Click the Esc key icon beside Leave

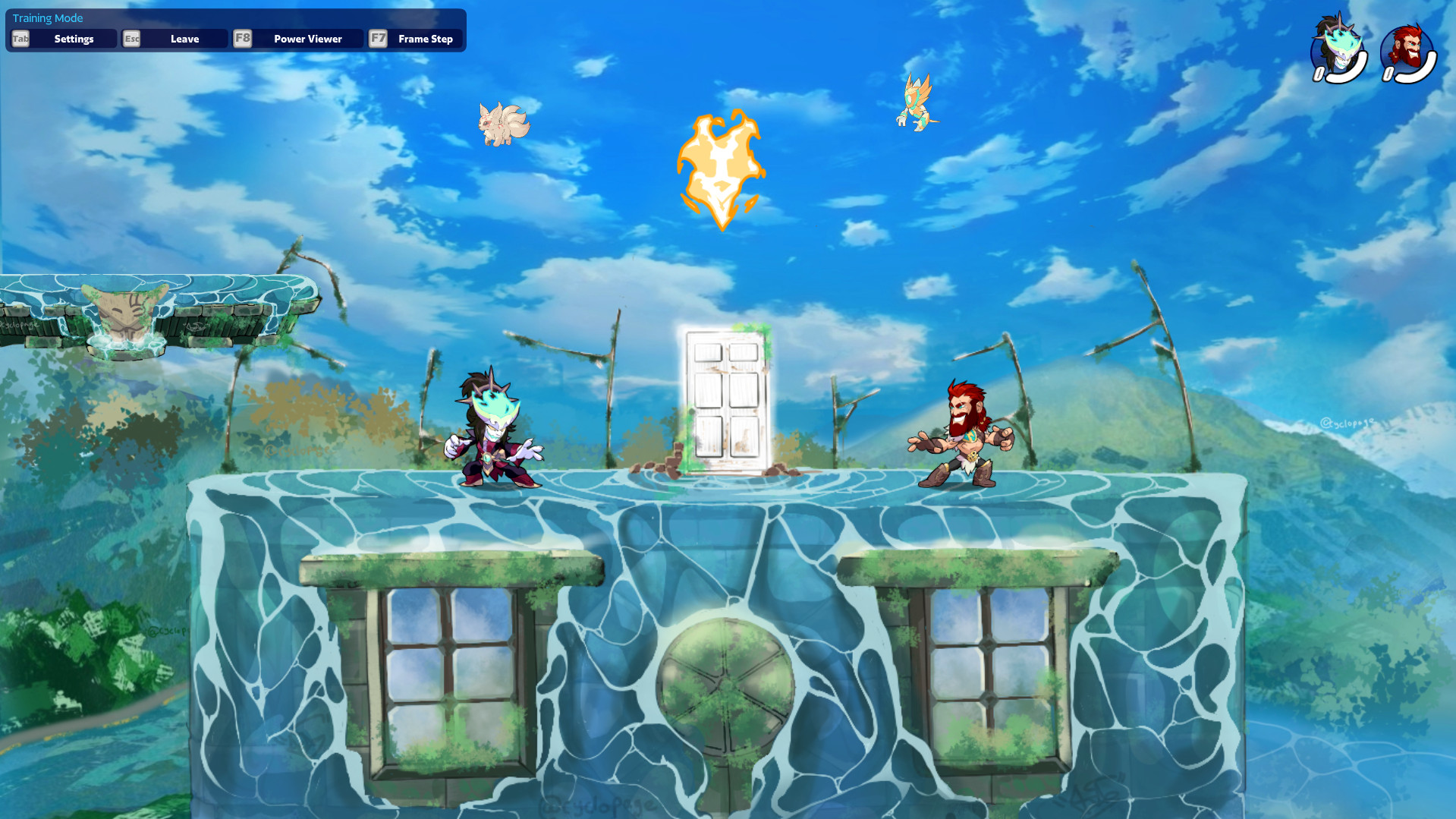131,38
